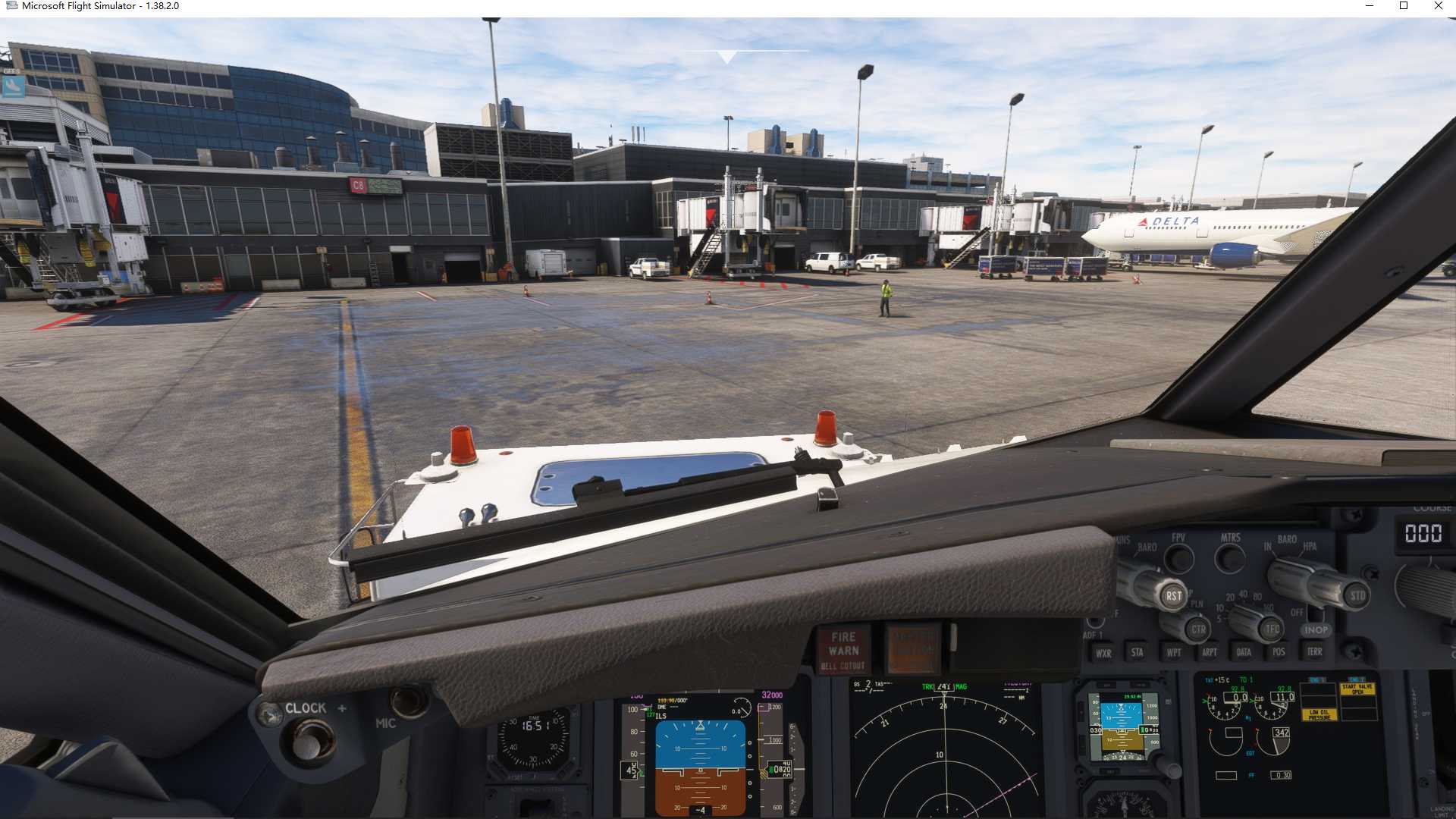Screen dimensions: 1456x819
Task: Select CTR on the EFIS mode knob
Action: click(x=1198, y=629)
